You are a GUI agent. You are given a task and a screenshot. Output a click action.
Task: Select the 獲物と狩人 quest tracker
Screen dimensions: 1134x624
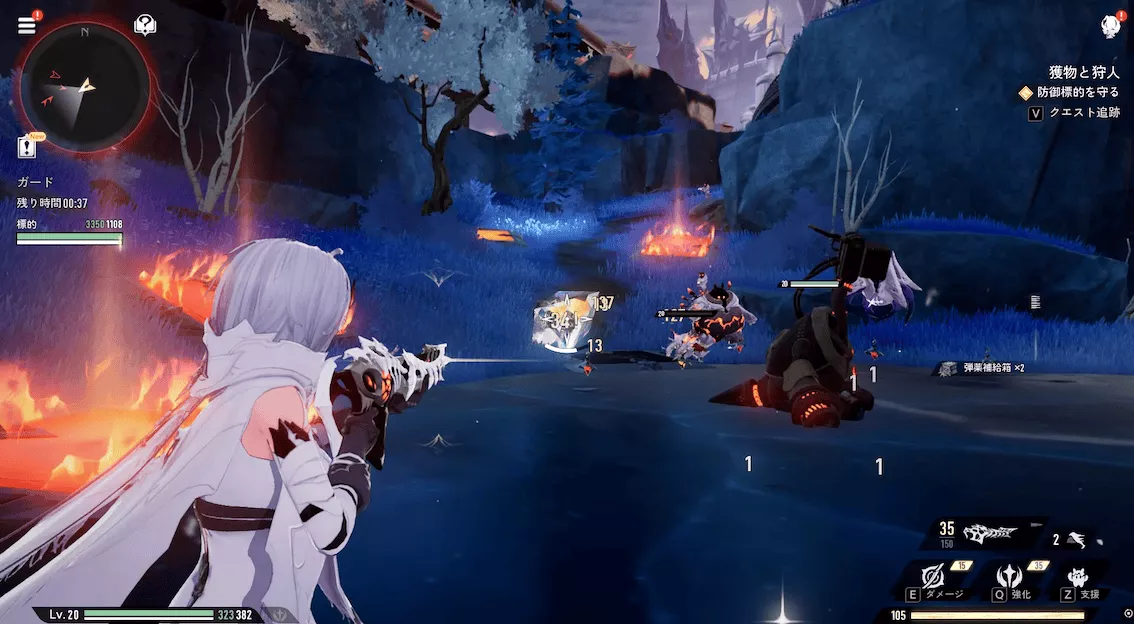1084,72
